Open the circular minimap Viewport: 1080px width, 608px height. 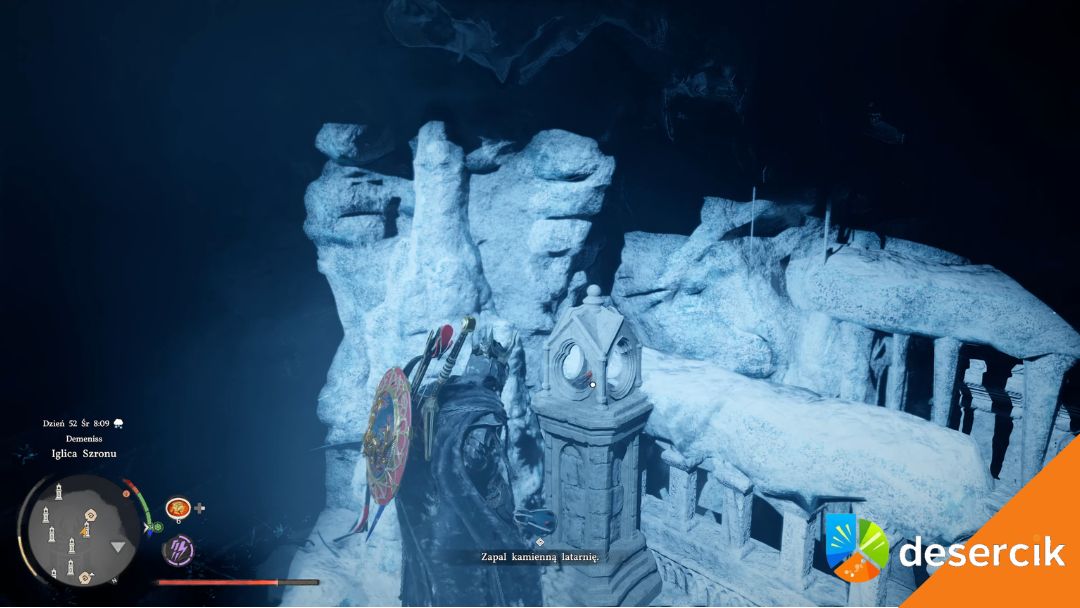(x=79, y=530)
